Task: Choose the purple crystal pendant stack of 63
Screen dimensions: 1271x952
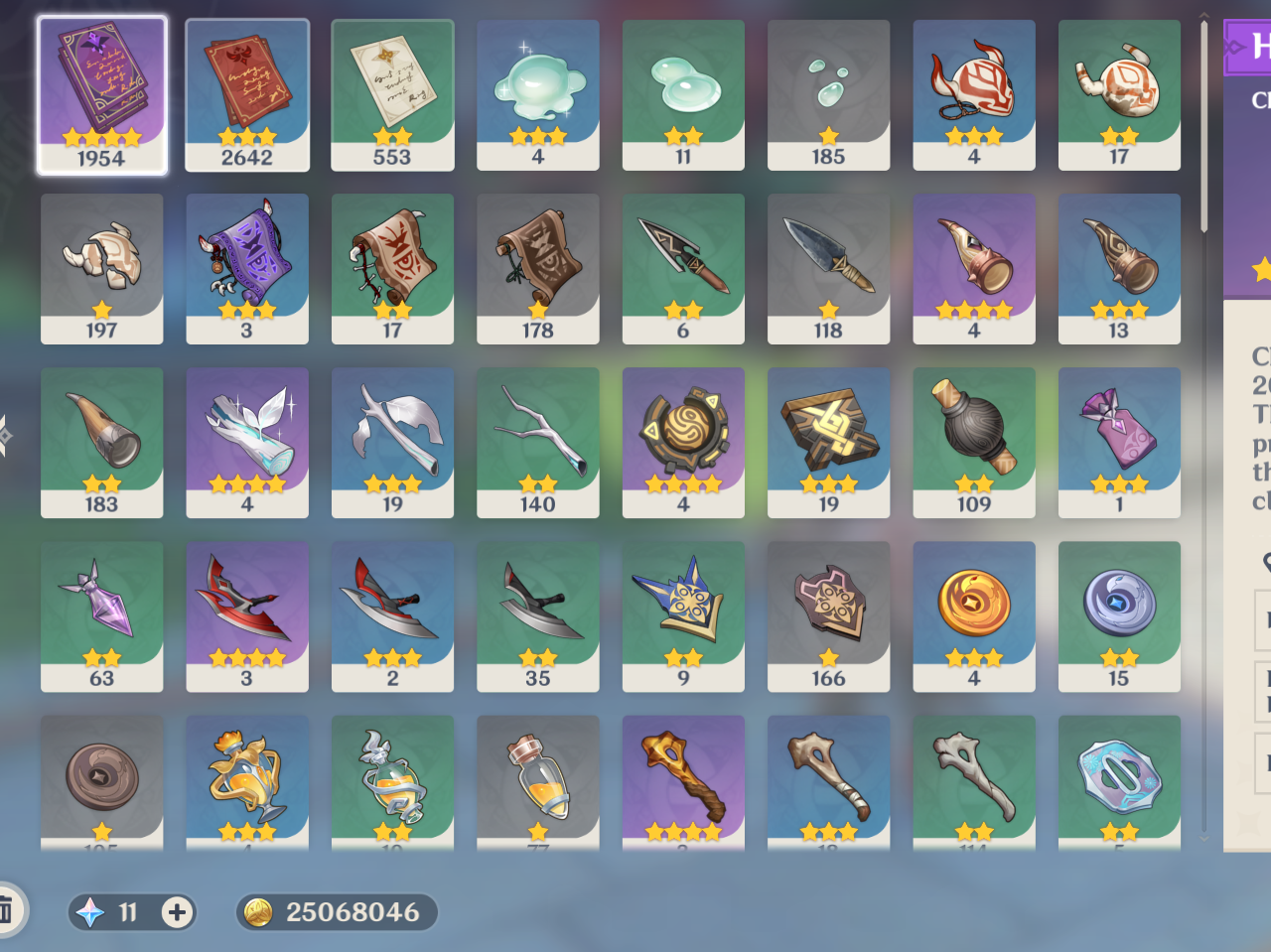Action: coord(101,615)
